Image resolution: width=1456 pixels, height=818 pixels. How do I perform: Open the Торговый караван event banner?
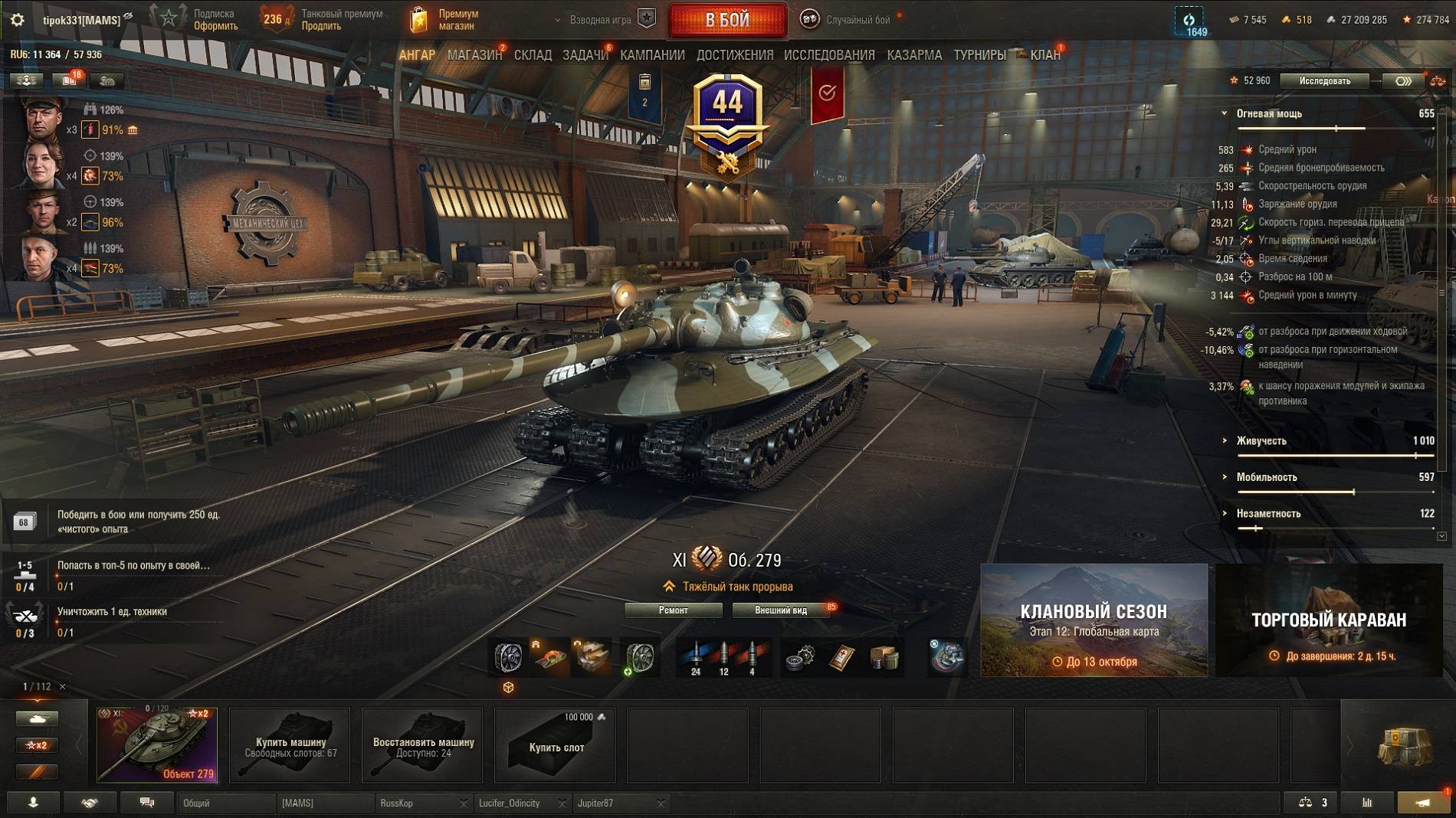tap(1329, 620)
